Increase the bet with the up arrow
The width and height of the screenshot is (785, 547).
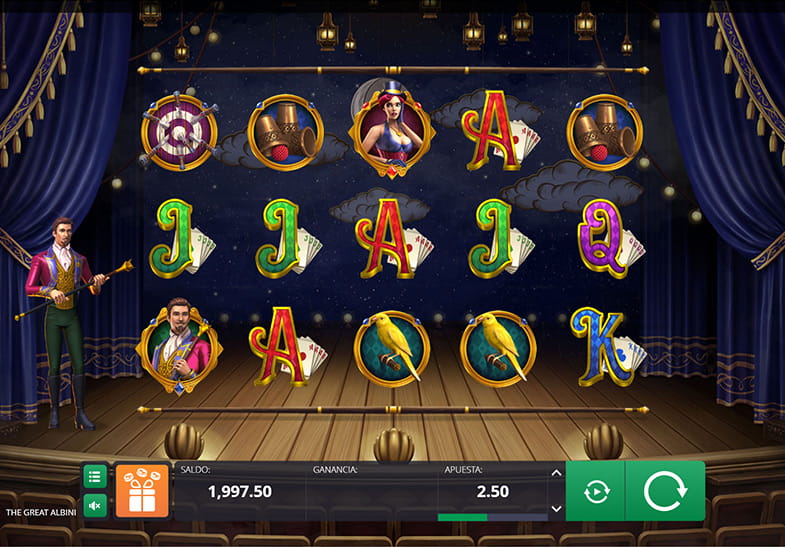click(556, 473)
